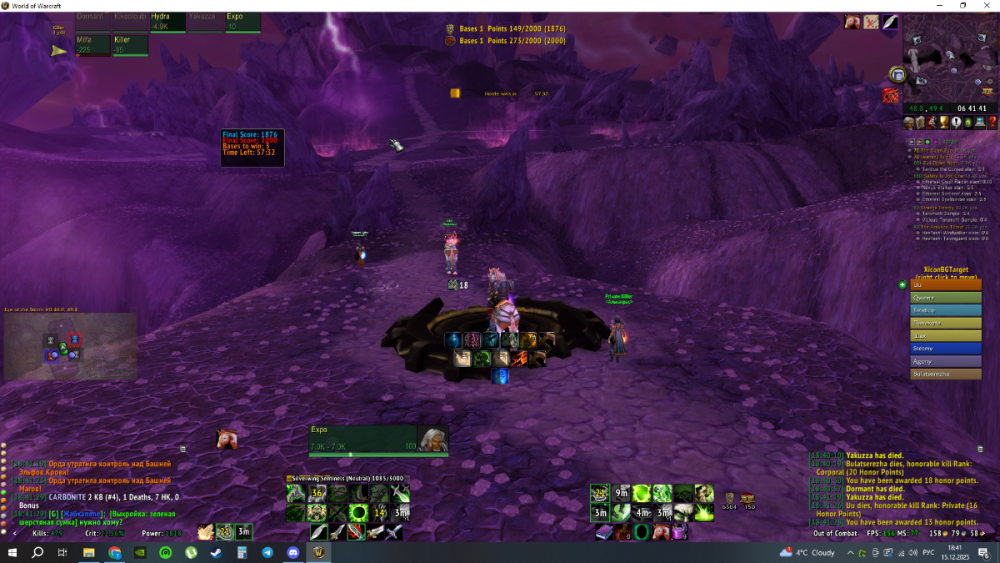This screenshot has width=1000, height=563.
Task: Select Hydra in the raid frames
Action: pyautogui.click(x=165, y=22)
